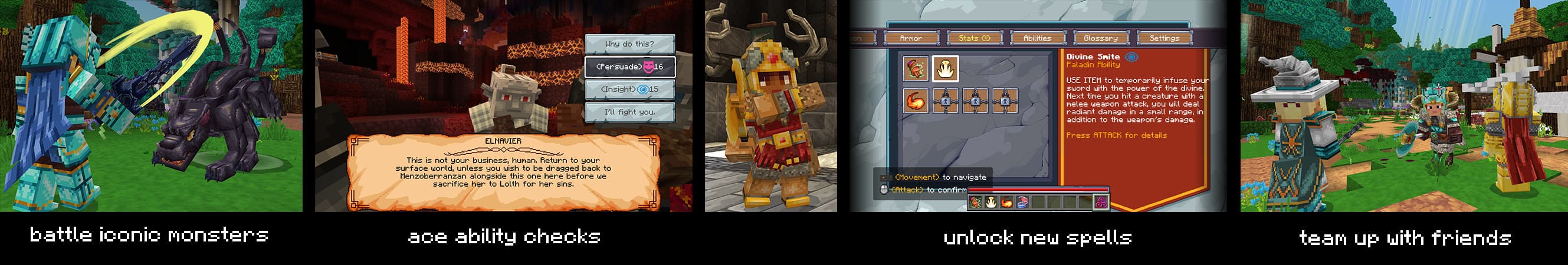This screenshot has width=1568, height=265.
Task: Click the gauntlet item in the hotbar
Action: (x=975, y=203)
